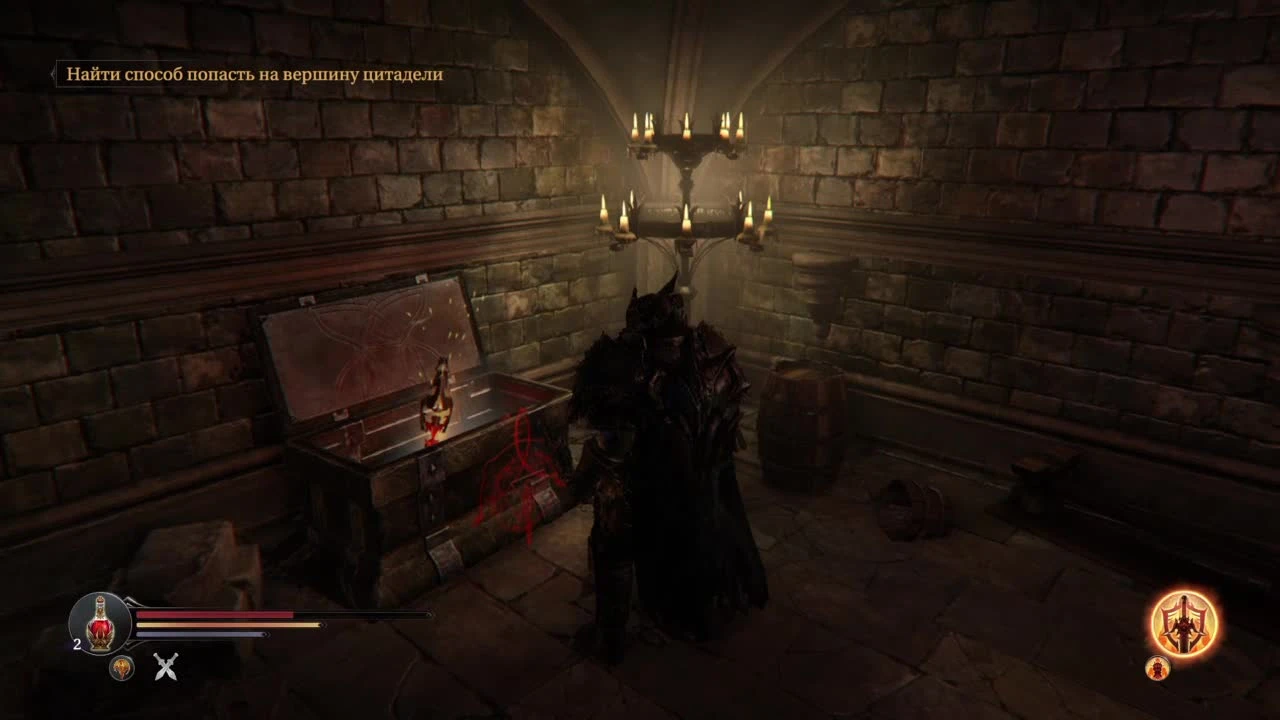Viewport: 1280px width, 720px height.
Task: Select the objective 'Найти способ попасть на вершину цитадели'
Action: tap(255, 73)
